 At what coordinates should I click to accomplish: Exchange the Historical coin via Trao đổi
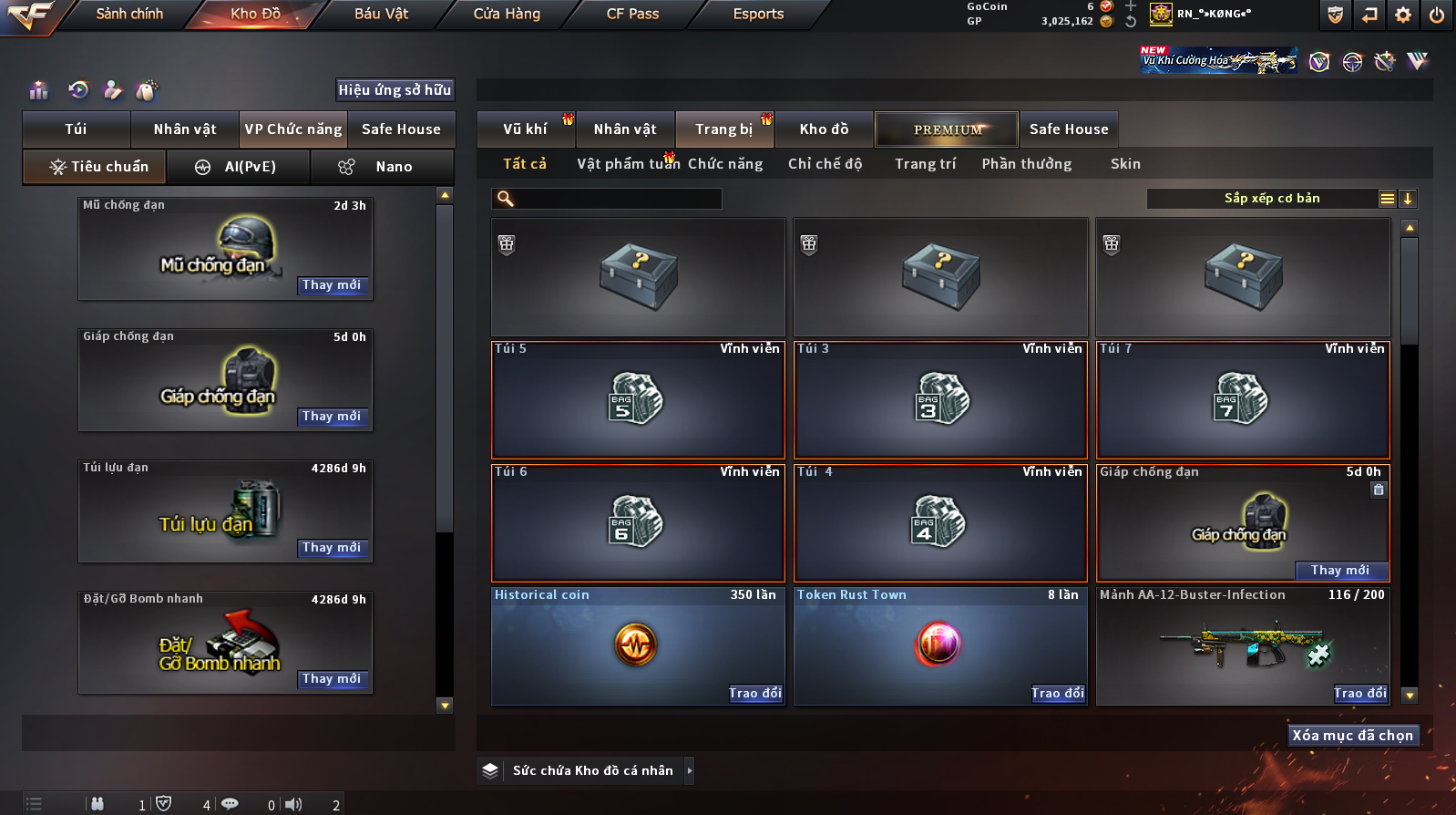click(x=755, y=694)
